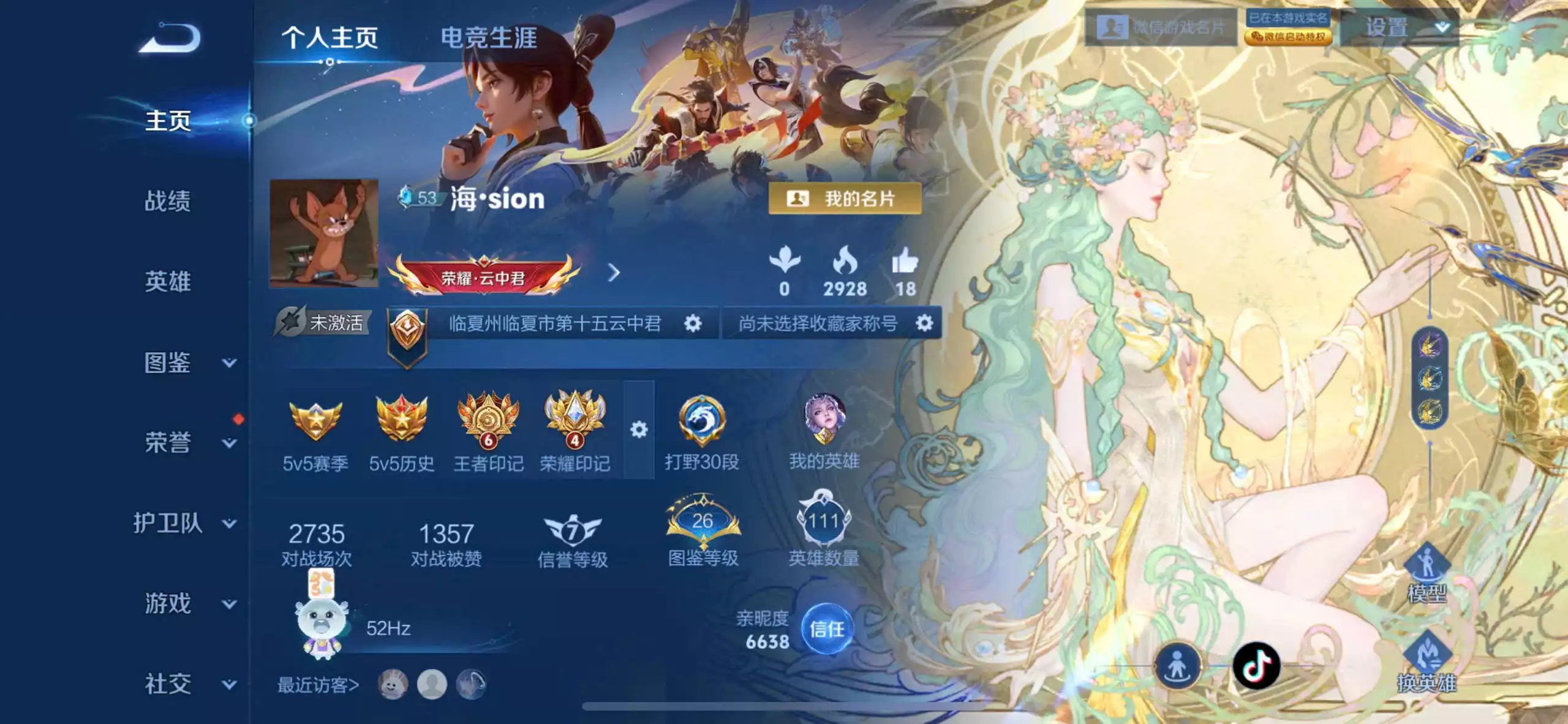
Task: Open the gear beside 尚未选择收藏家称号
Action: point(926,323)
